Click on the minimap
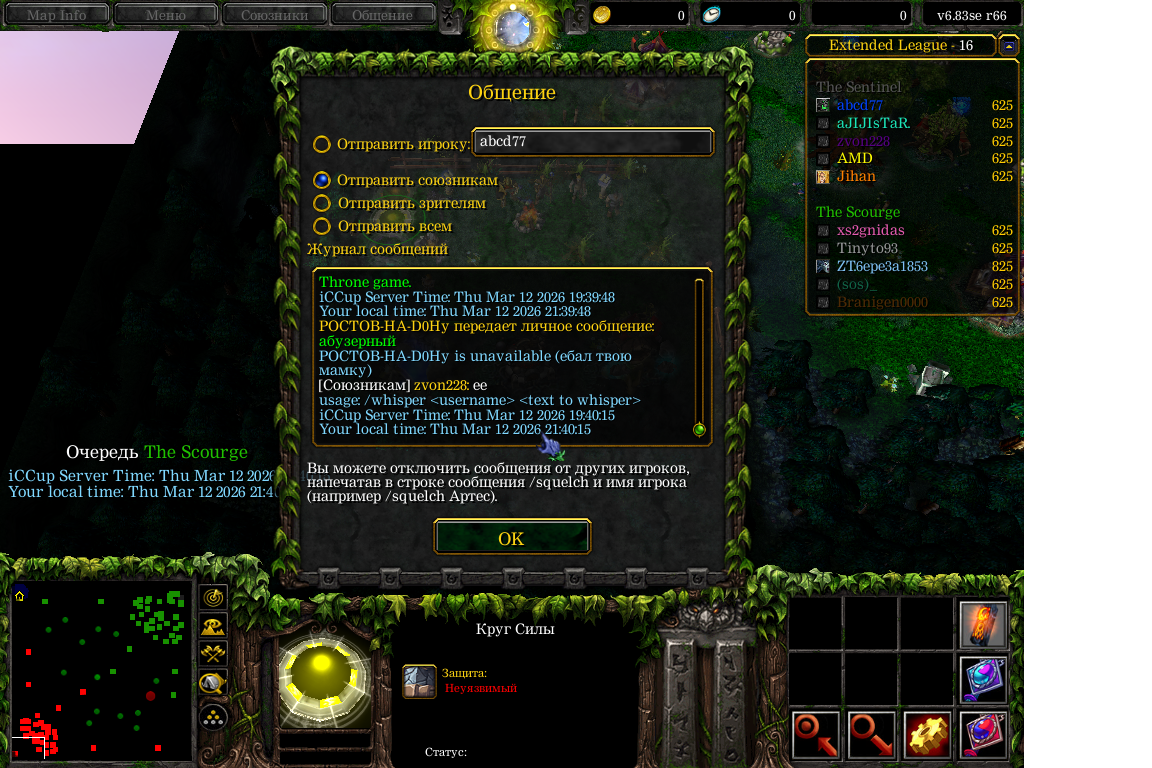Screen dimensions: 1152x768 coord(101,671)
